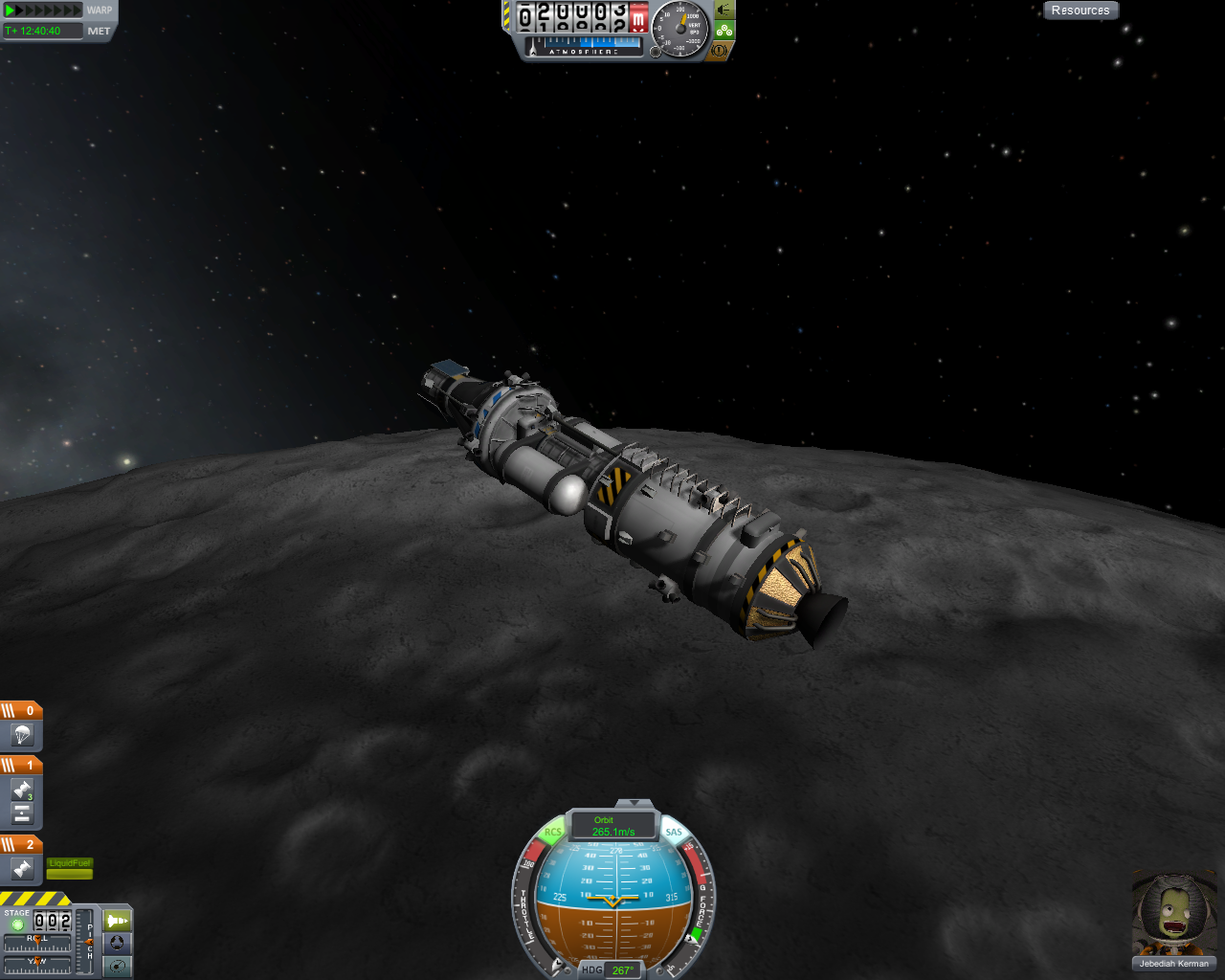Toggle landing gear with the green button
The image size is (1225, 980).
724,30
